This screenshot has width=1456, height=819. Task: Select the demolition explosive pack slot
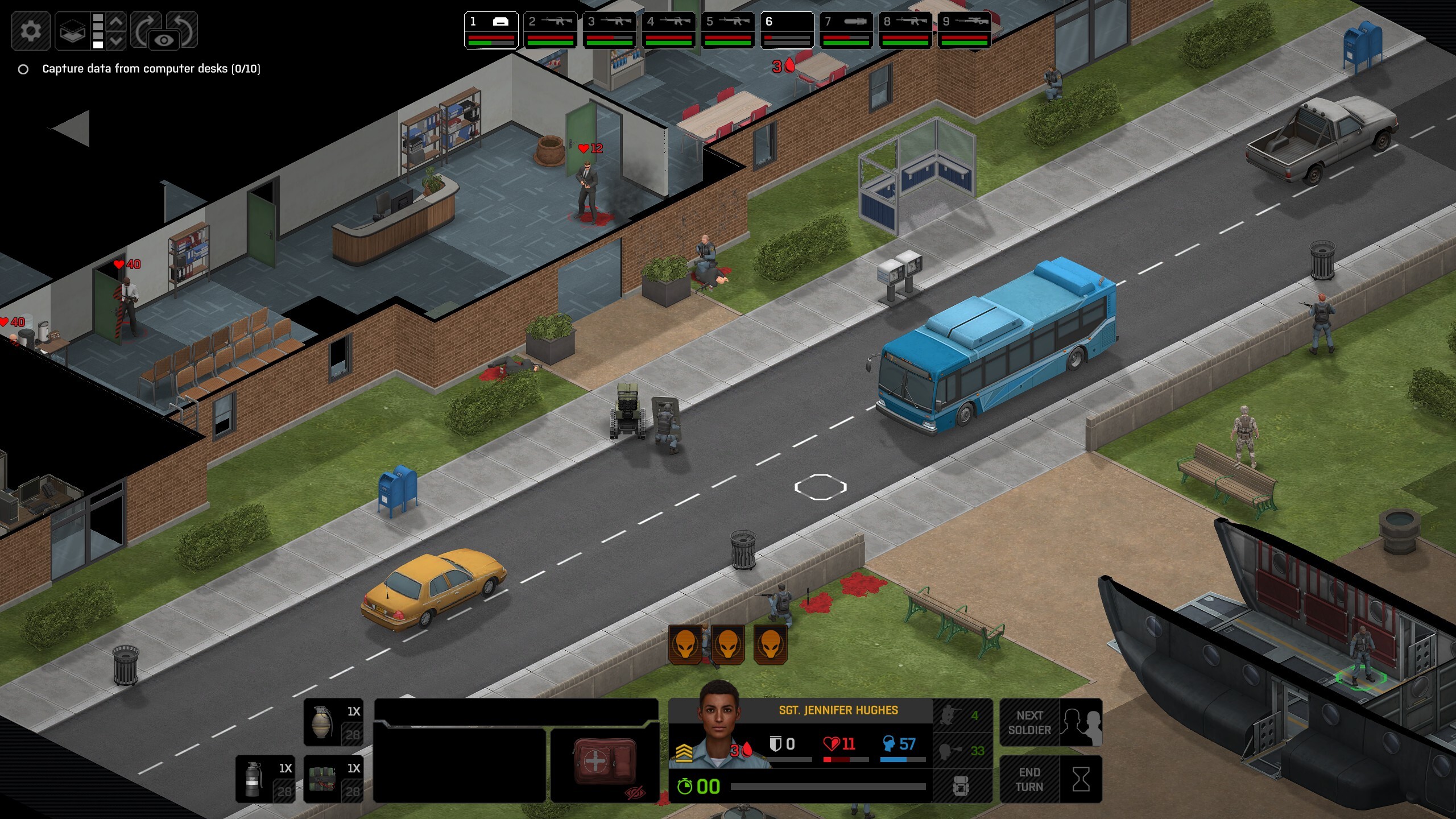(334, 779)
